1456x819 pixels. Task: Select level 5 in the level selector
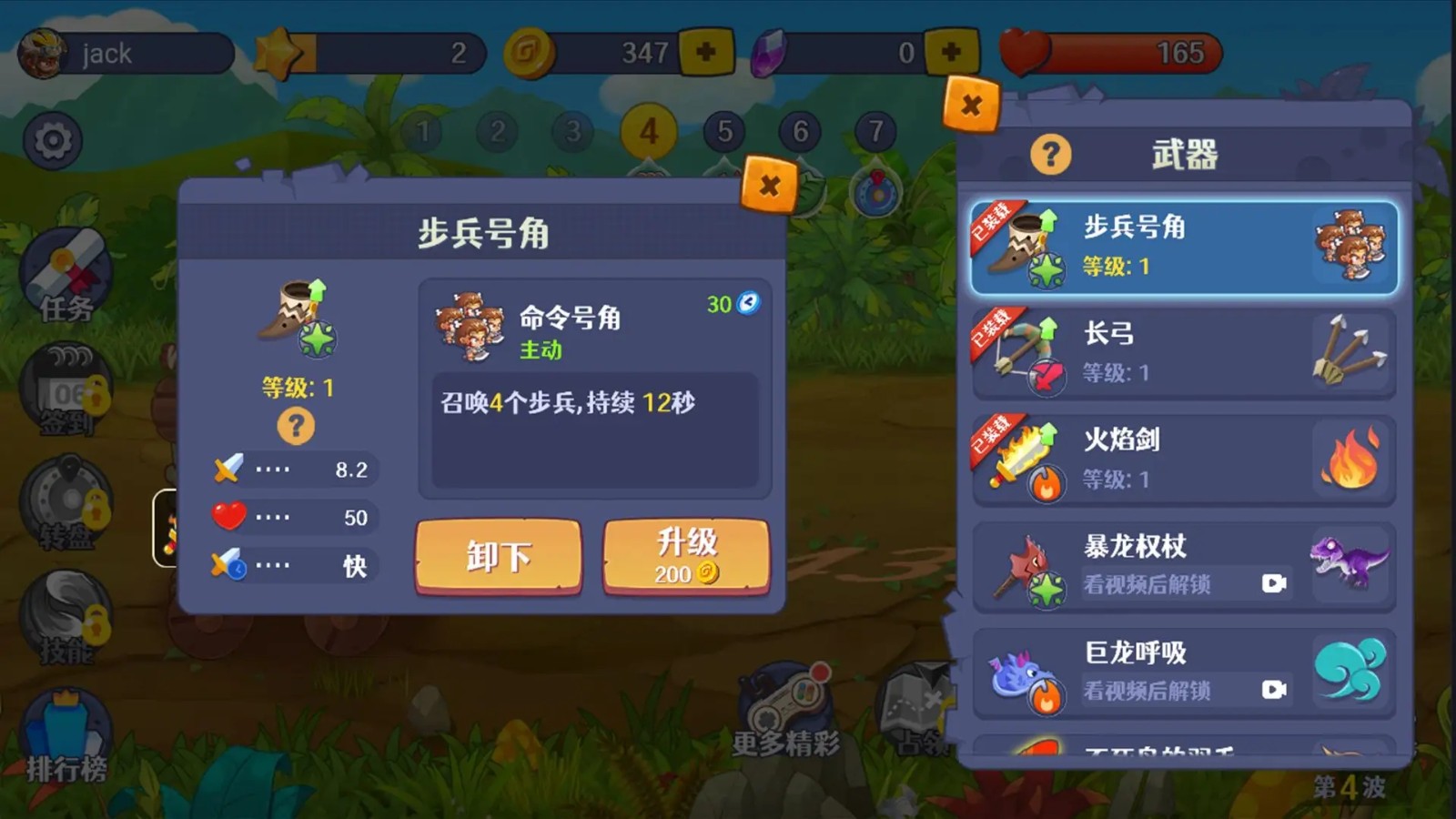(723, 132)
